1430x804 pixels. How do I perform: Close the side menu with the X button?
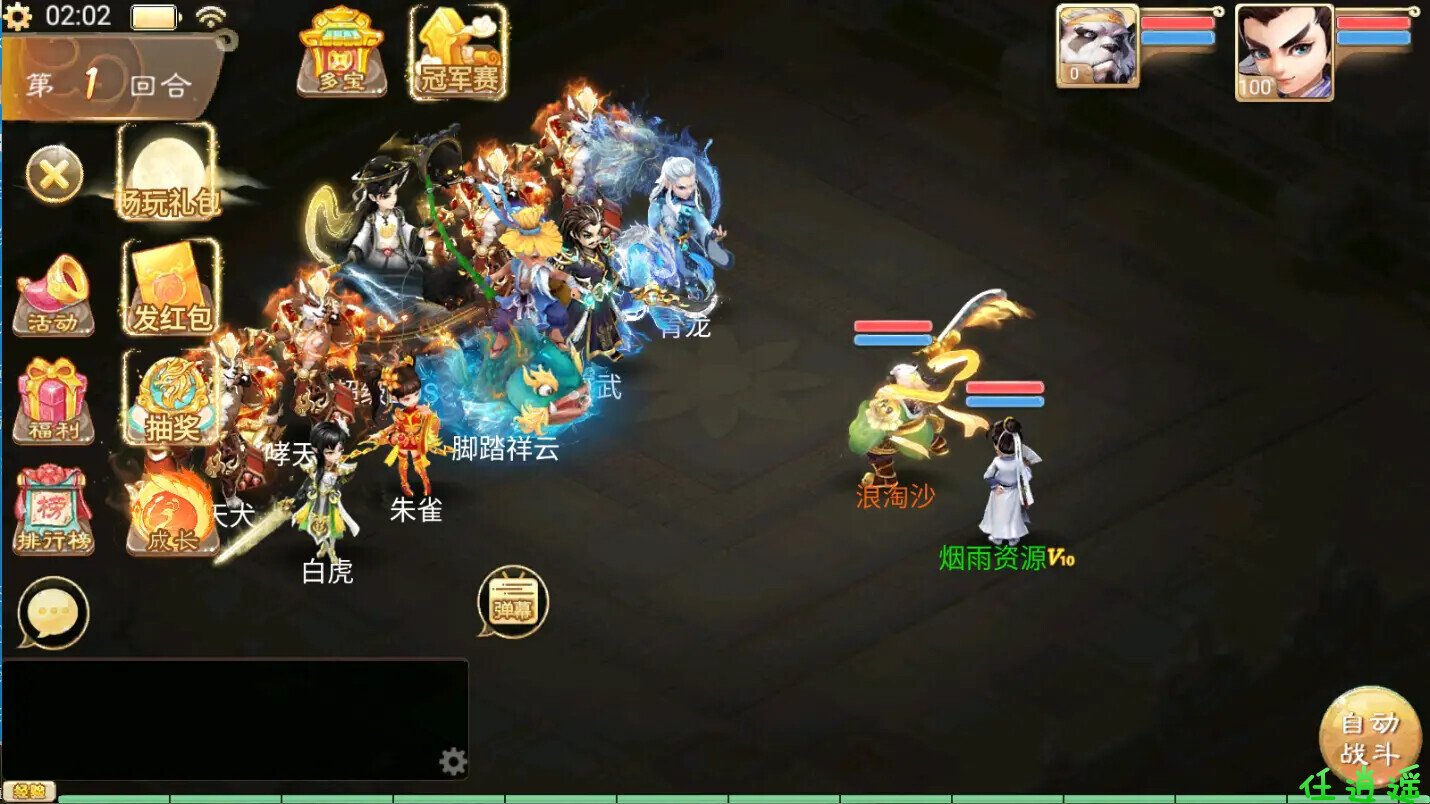pos(54,176)
